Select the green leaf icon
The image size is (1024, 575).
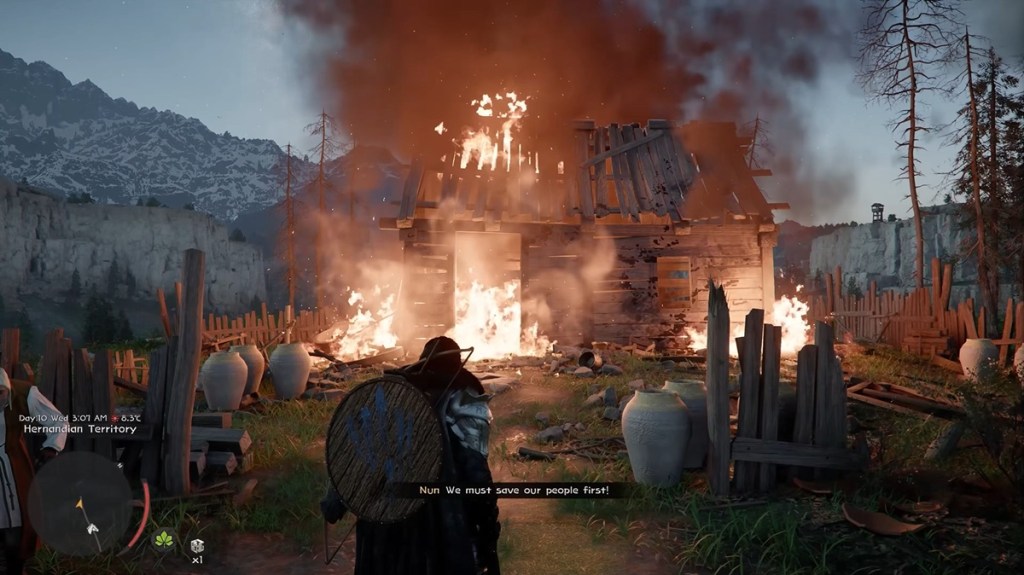coord(163,541)
